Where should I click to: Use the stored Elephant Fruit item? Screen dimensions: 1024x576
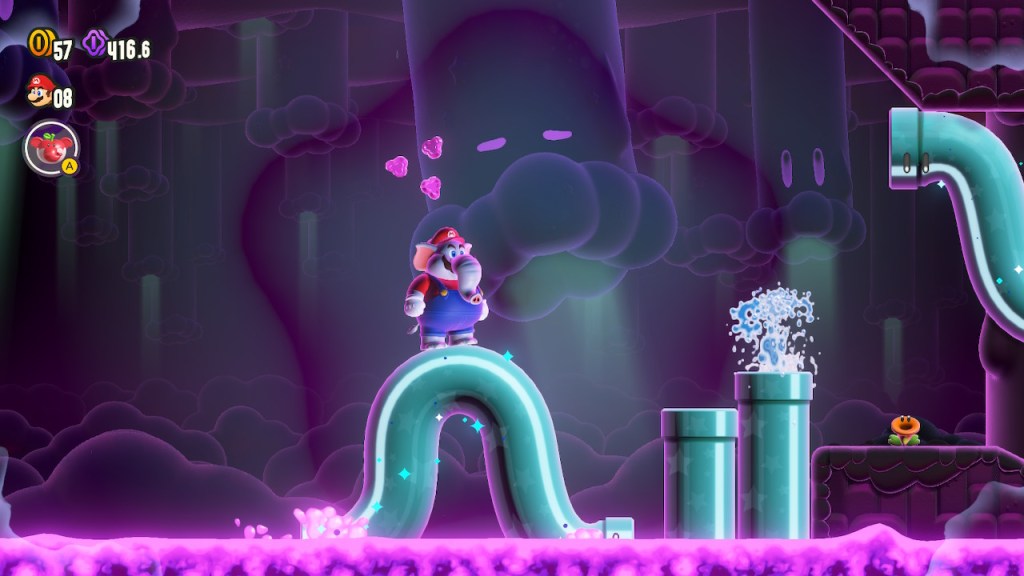(51, 148)
